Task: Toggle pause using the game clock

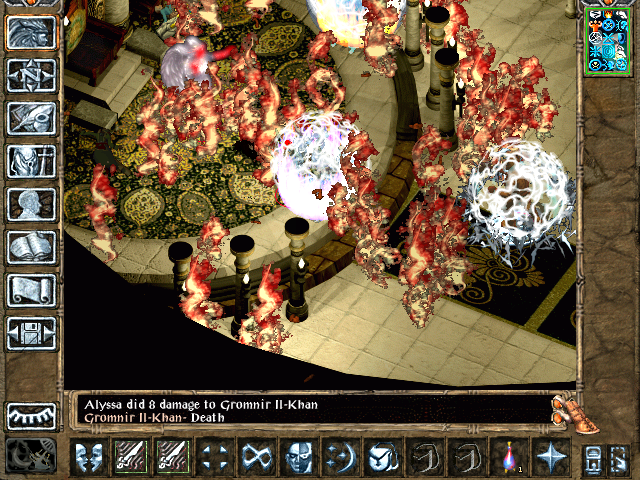Action: coord(31,456)
